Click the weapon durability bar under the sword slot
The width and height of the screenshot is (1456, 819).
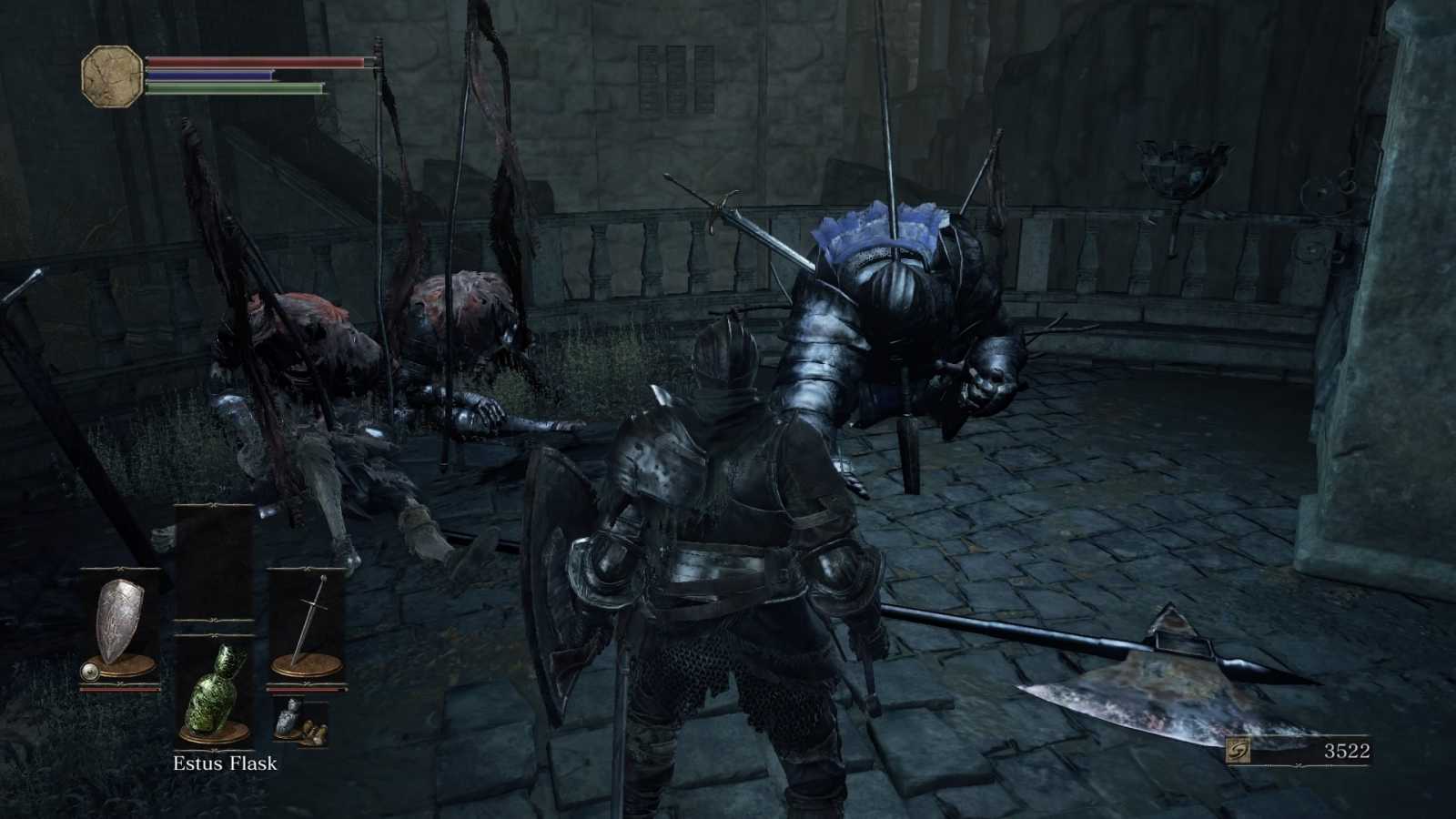306,689
